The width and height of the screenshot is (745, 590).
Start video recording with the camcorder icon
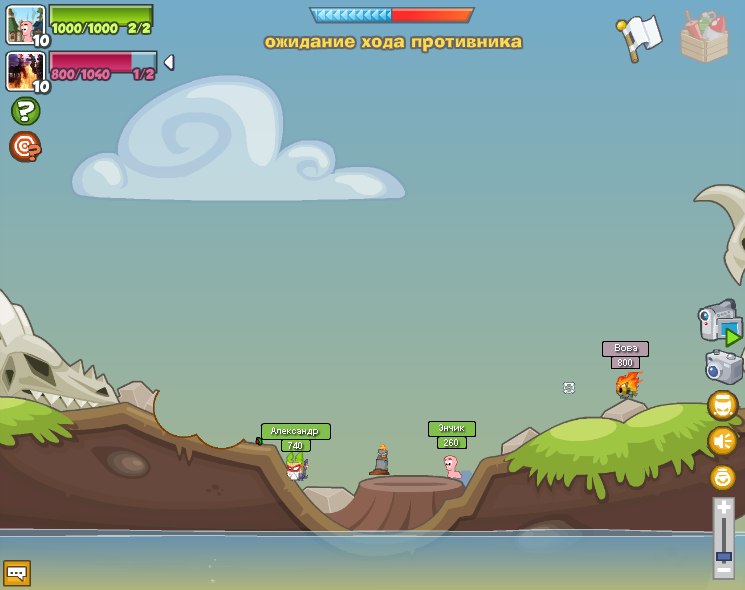(718, 322)
